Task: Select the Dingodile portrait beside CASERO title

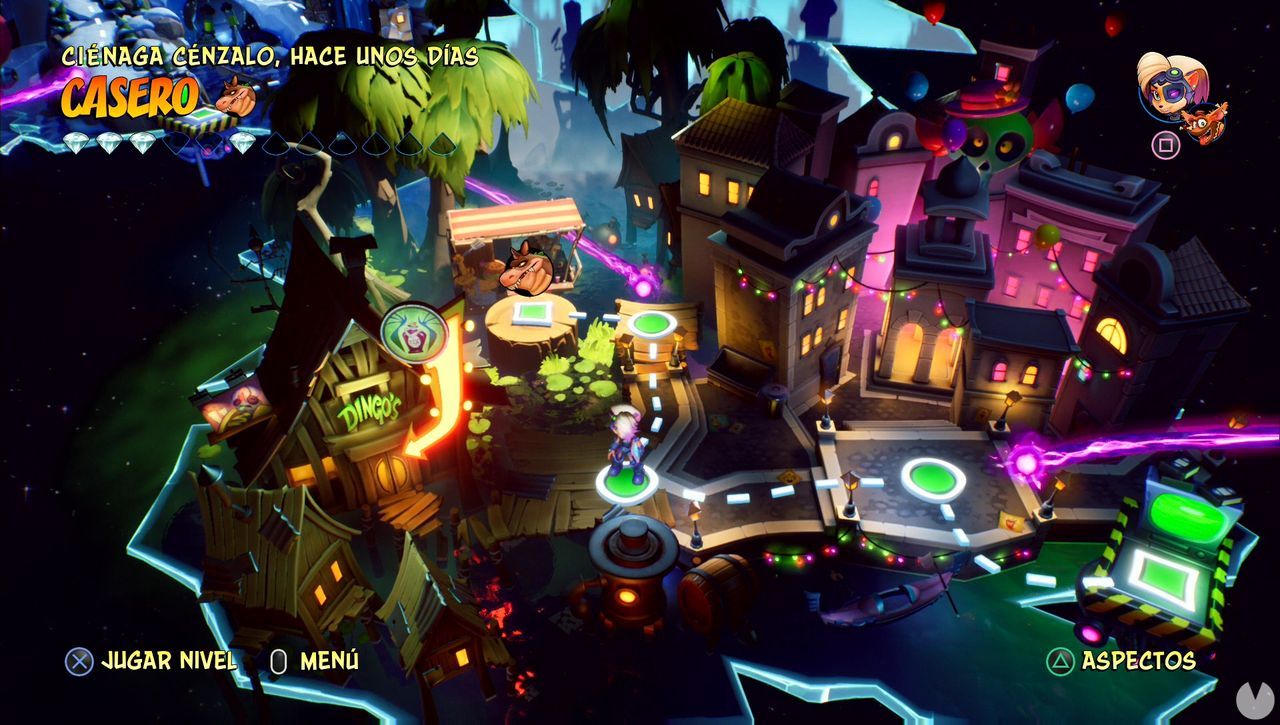Action: point(237,99)
